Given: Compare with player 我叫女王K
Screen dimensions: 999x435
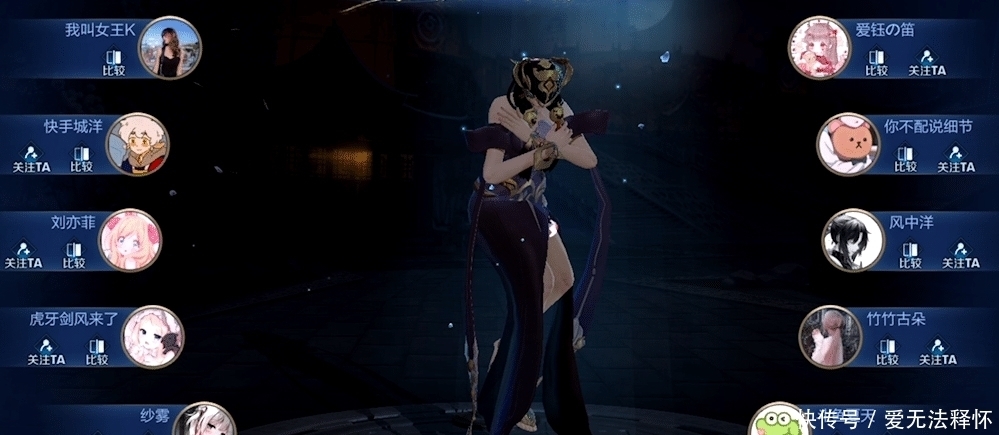Looking at the screenshot, I should (113, 62).
